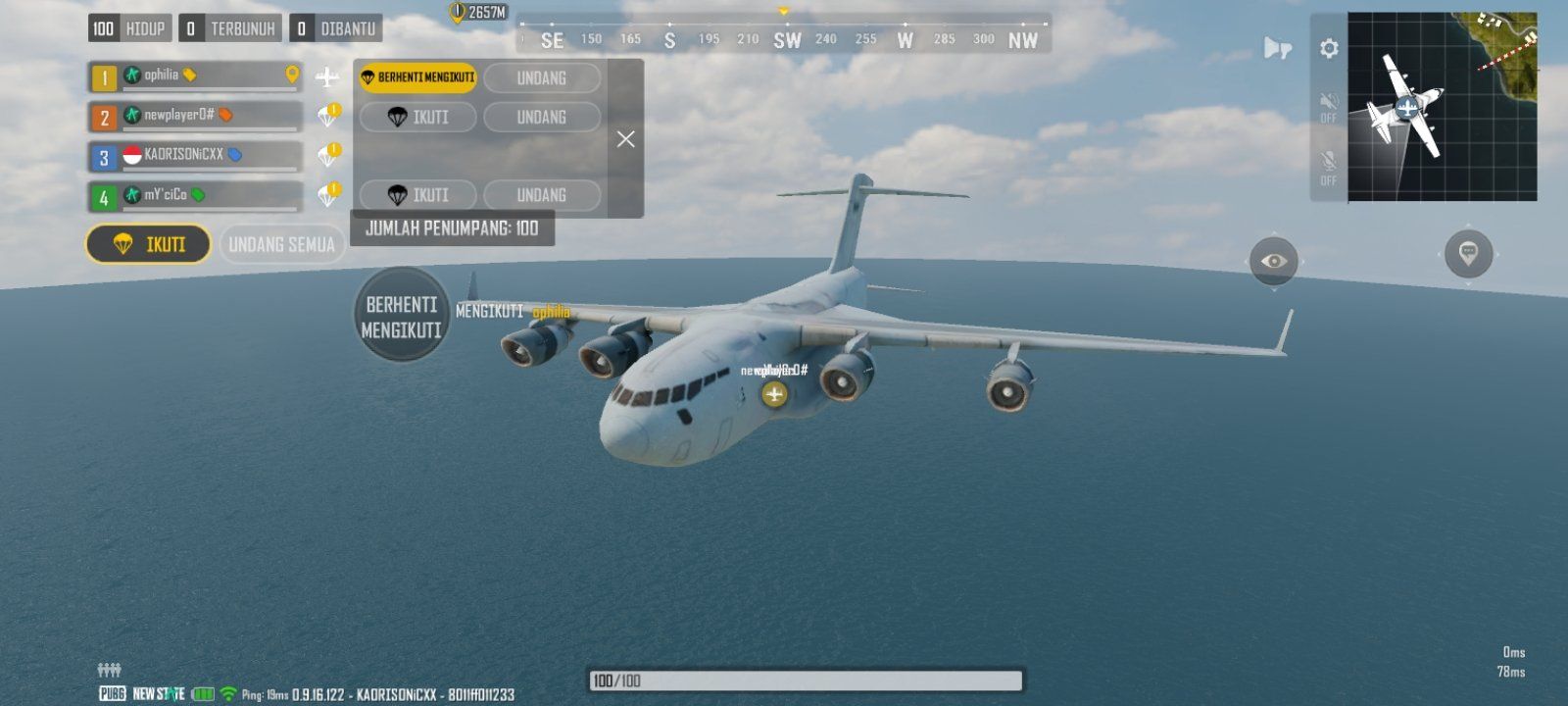Tap the round BERHENTI MENGIKUTI button

(x=401, y=316)
